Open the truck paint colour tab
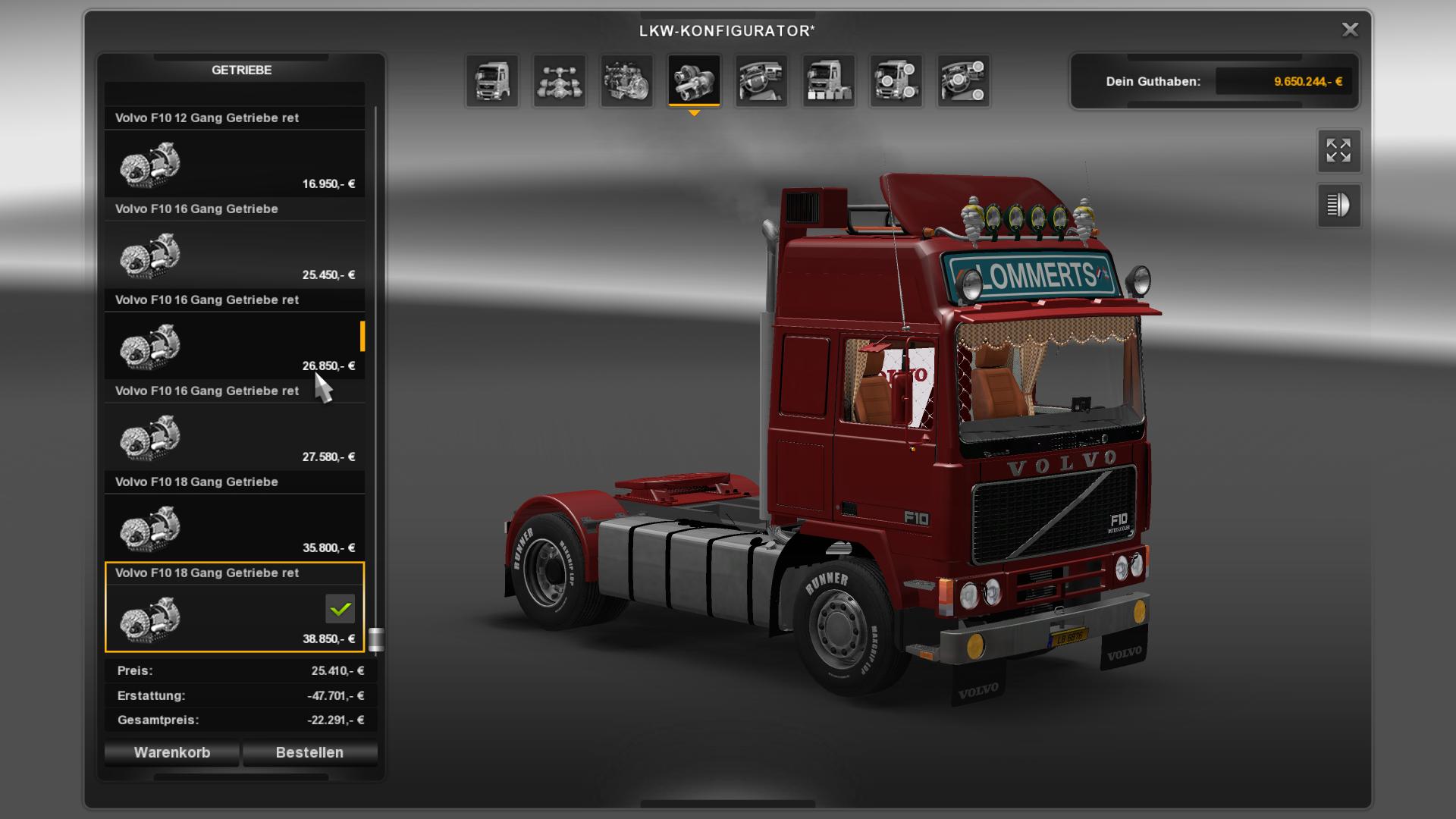 (829, 80)
